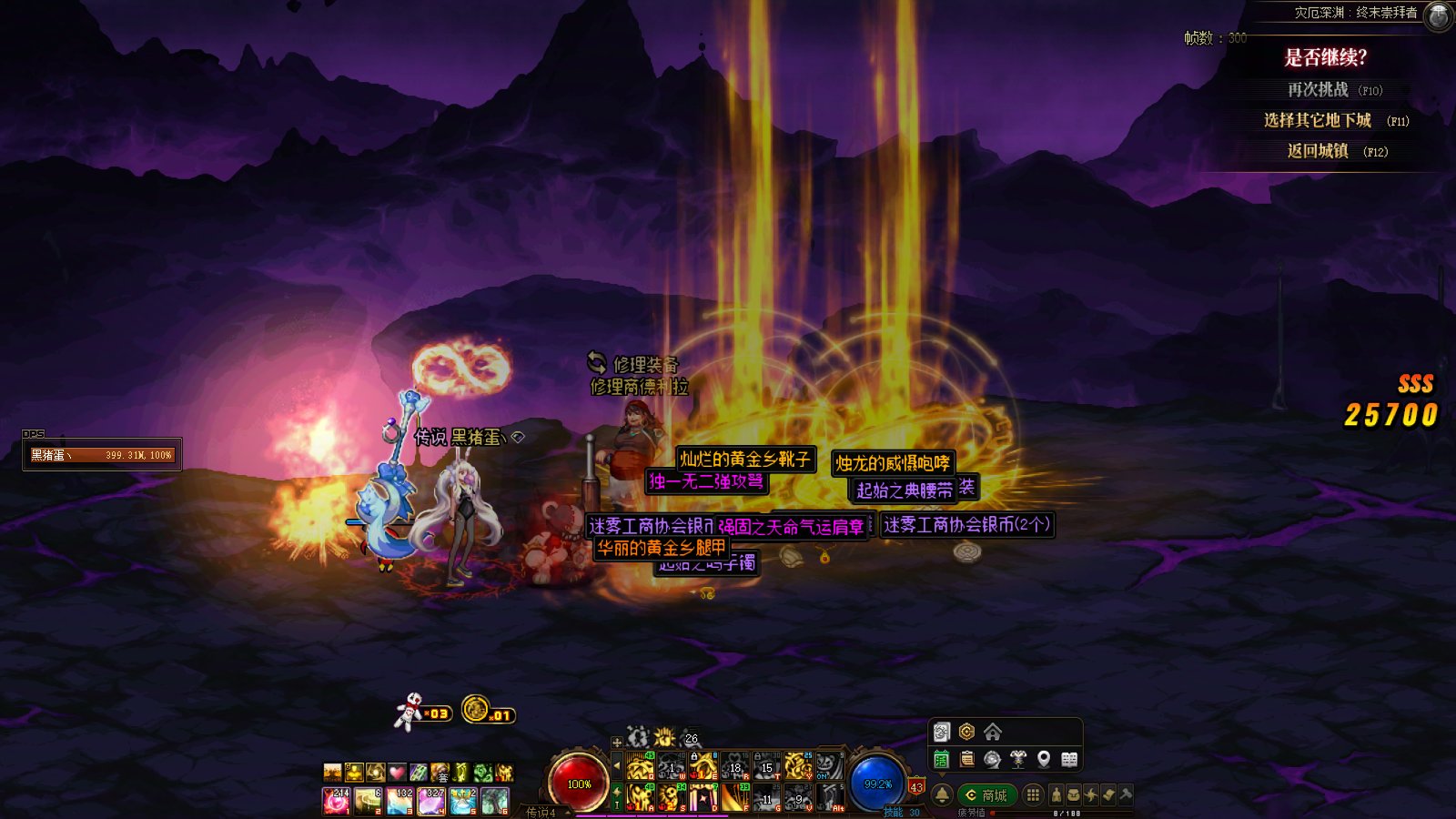The image size is (1456, 819).
Task: Click the pink heart buff icon
Action: click(x=397, y=773)
